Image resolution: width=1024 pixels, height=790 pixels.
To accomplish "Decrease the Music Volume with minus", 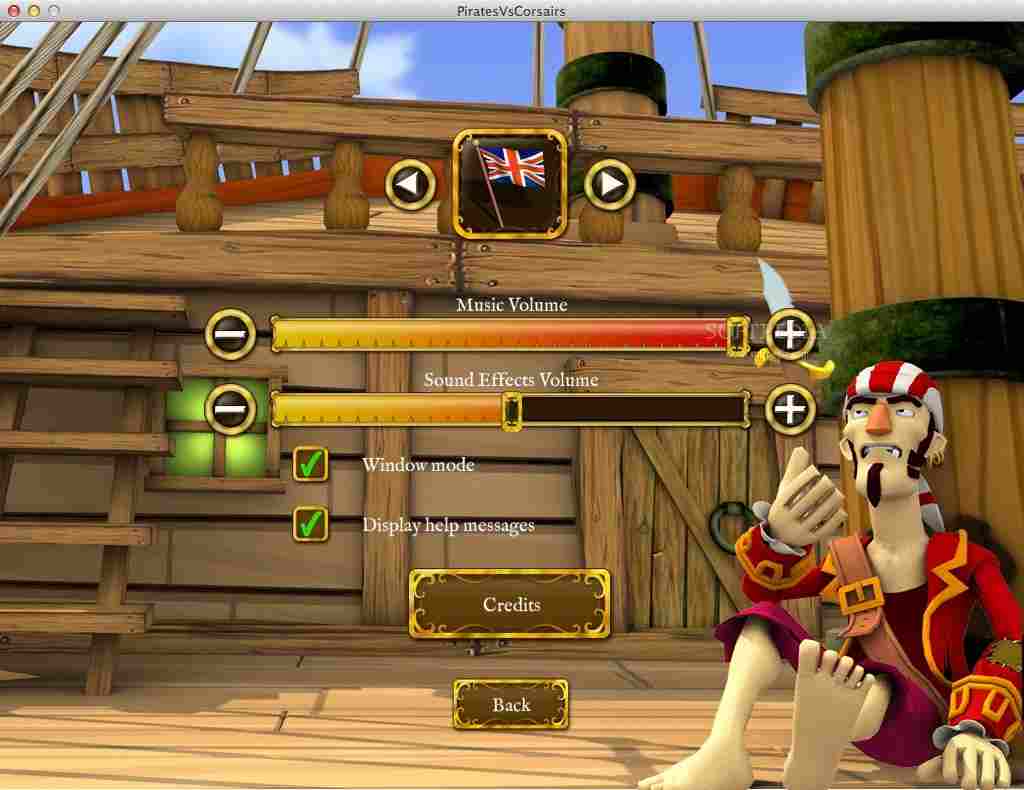I will tap(230, 333).
